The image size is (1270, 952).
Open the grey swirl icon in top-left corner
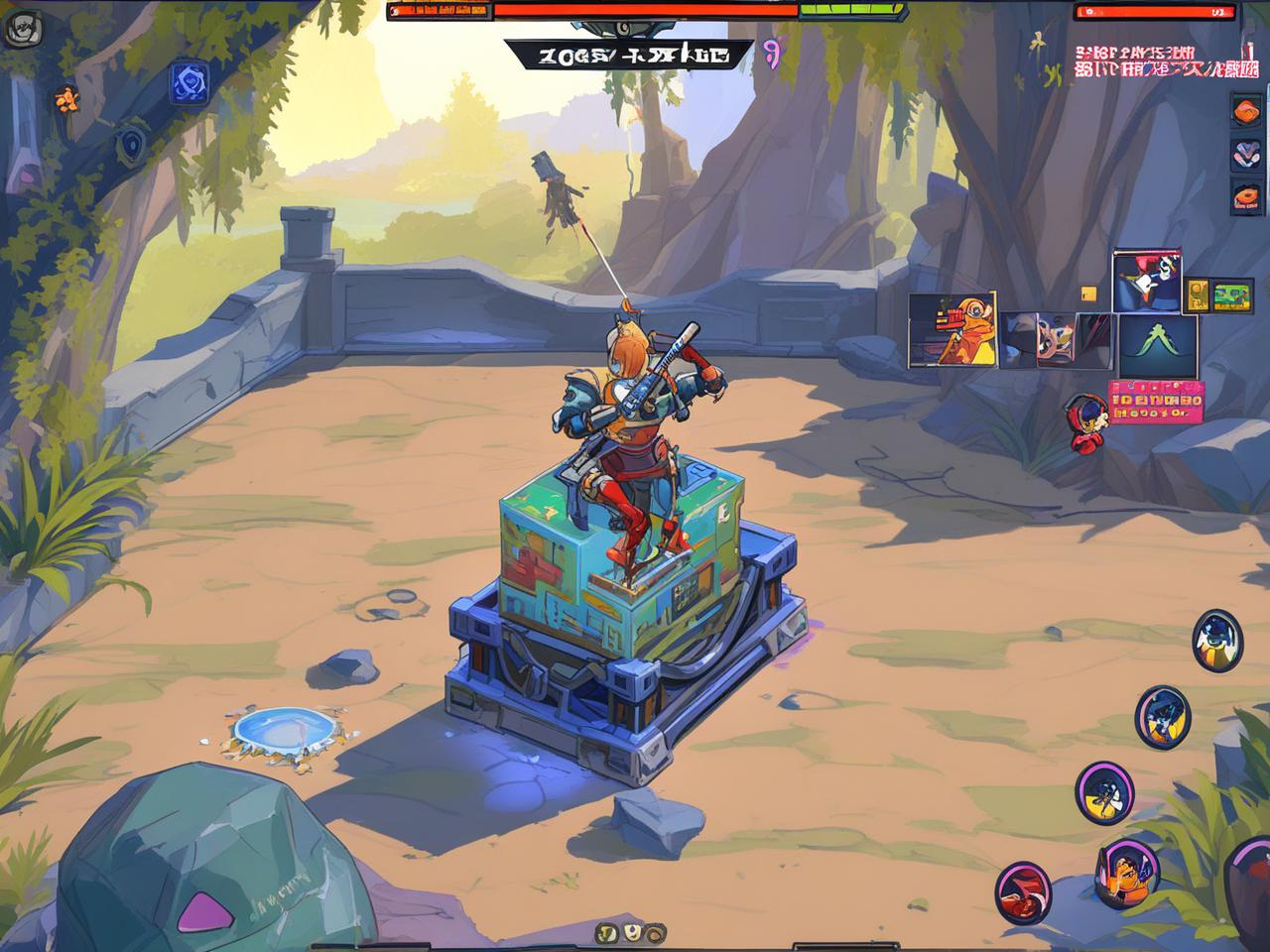19,31
